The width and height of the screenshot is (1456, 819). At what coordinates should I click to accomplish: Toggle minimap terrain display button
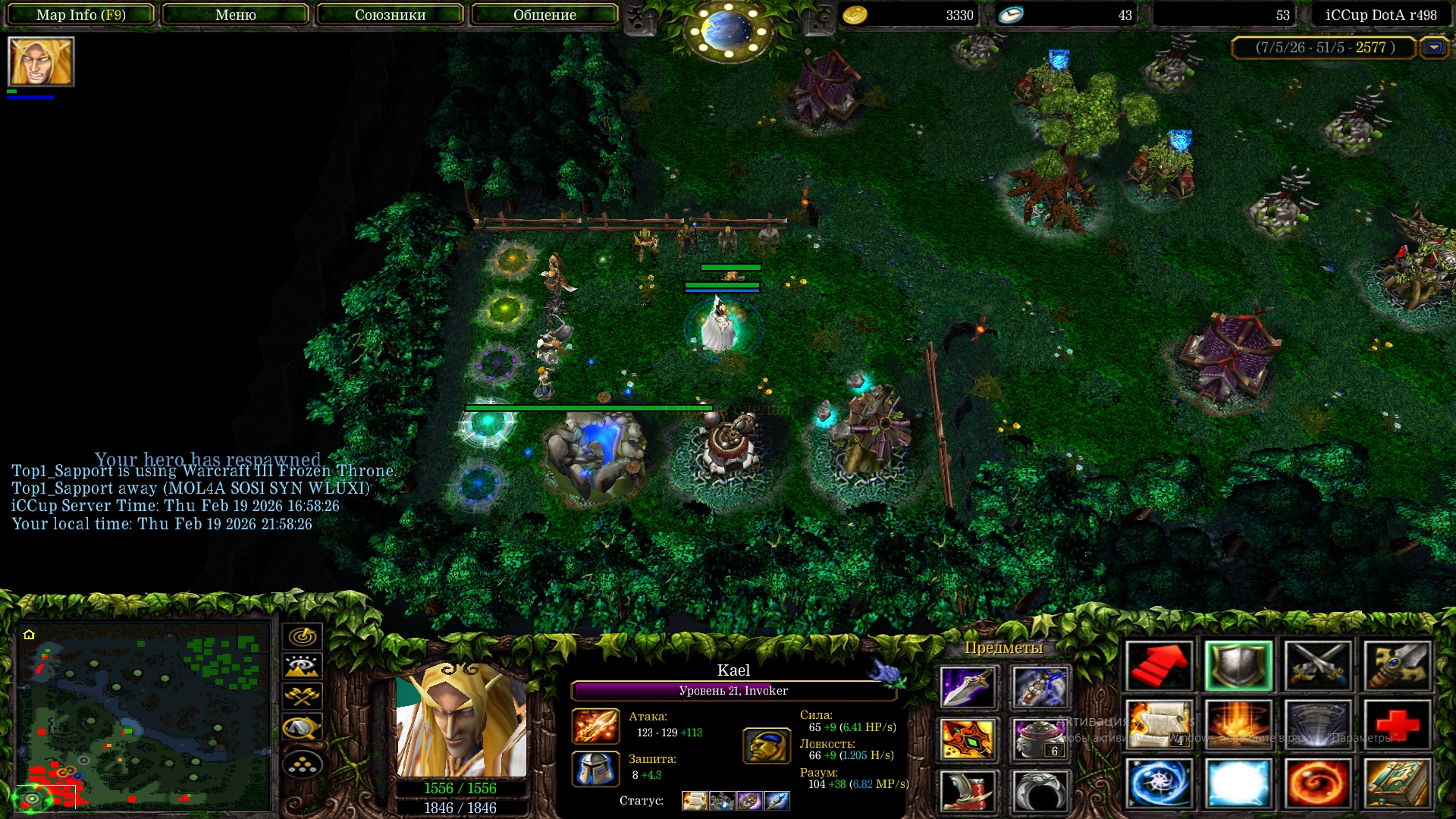303,667
